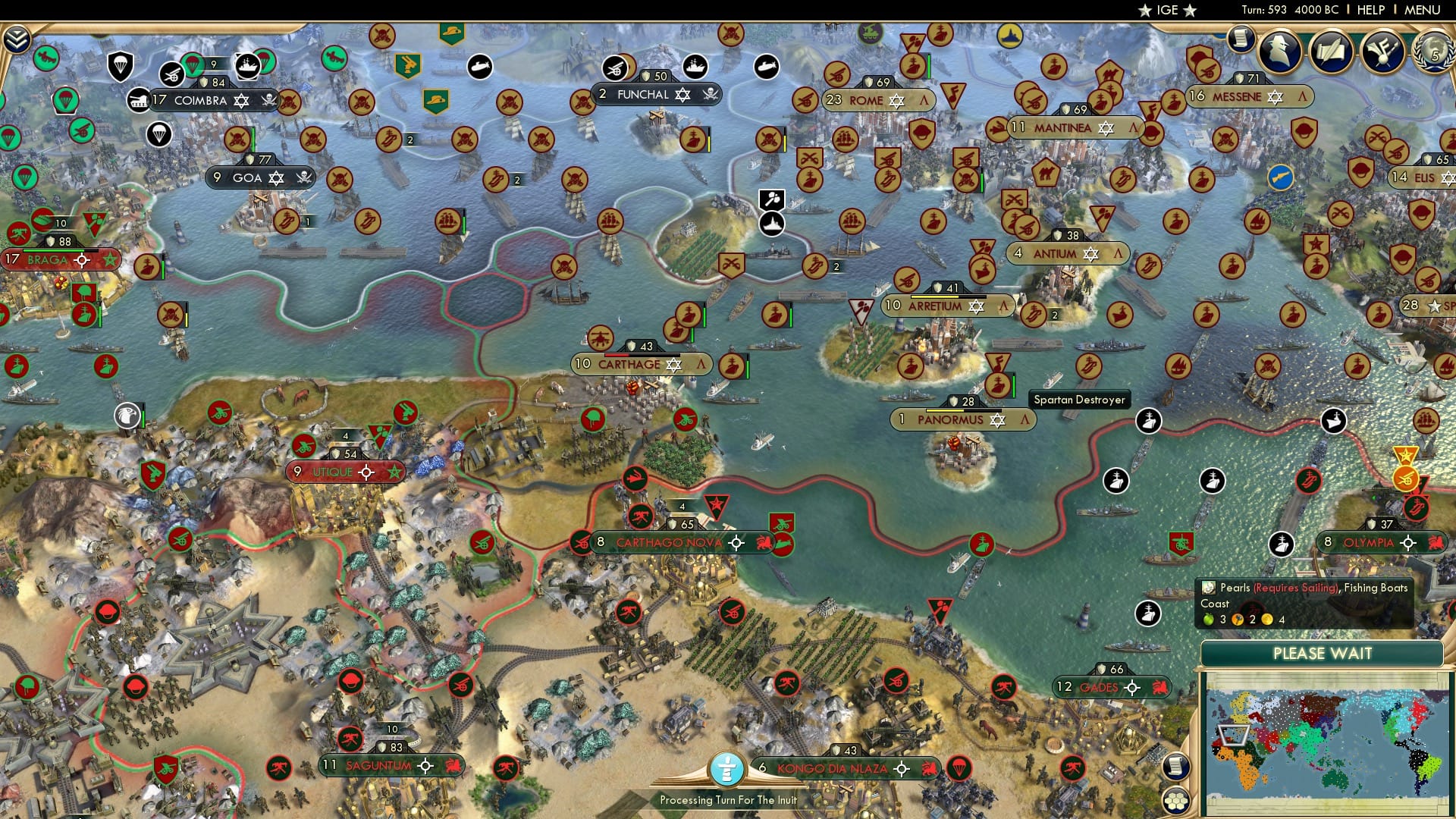Toggle the IGE editor in the top bar
The height and width of the screenshot is (819, 1456).
(x=1166, y=10)
